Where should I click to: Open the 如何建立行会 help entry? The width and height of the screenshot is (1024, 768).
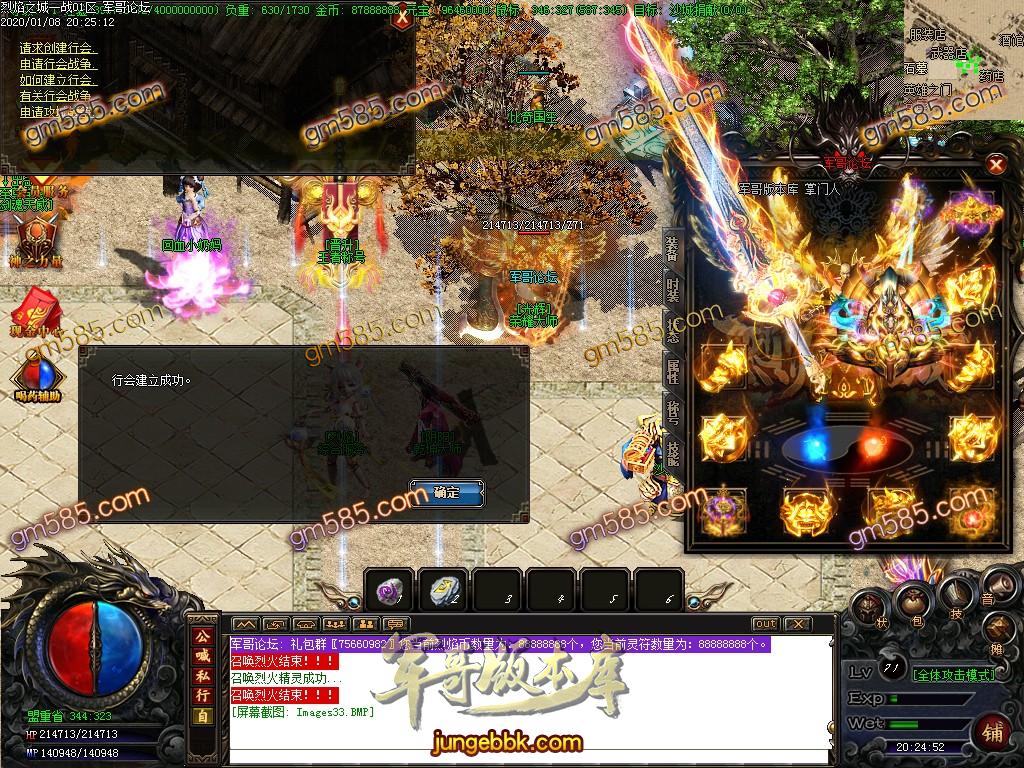click(x=58, y=80)
